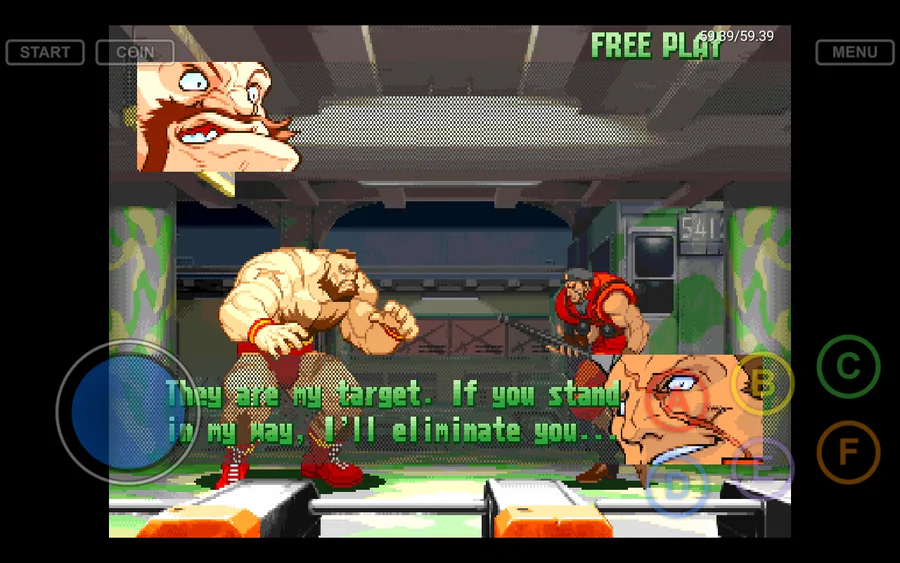Tap the blue D action button

coord(677,488)
